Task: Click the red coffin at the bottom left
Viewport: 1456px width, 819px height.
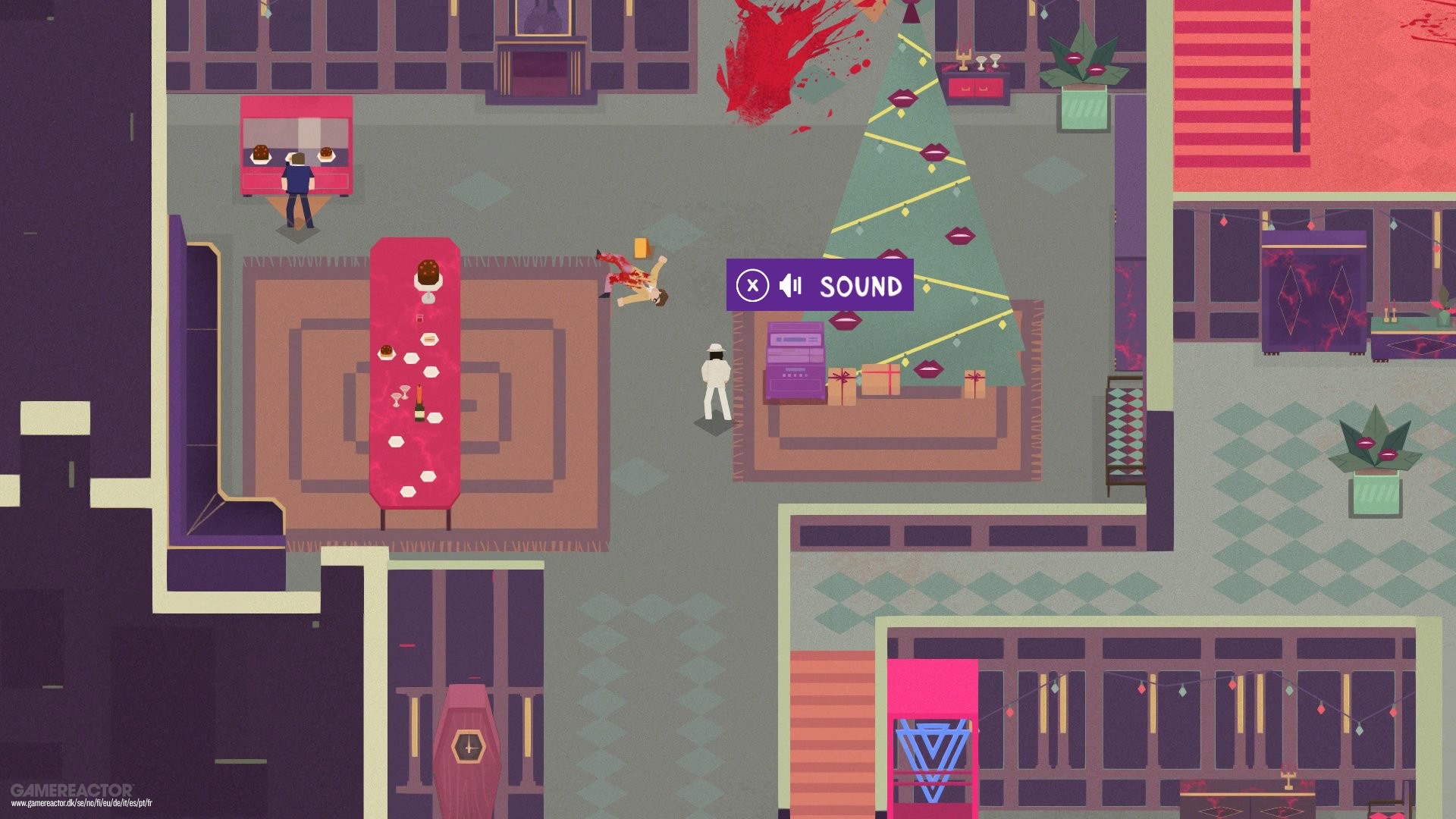Action: point(468,743)
